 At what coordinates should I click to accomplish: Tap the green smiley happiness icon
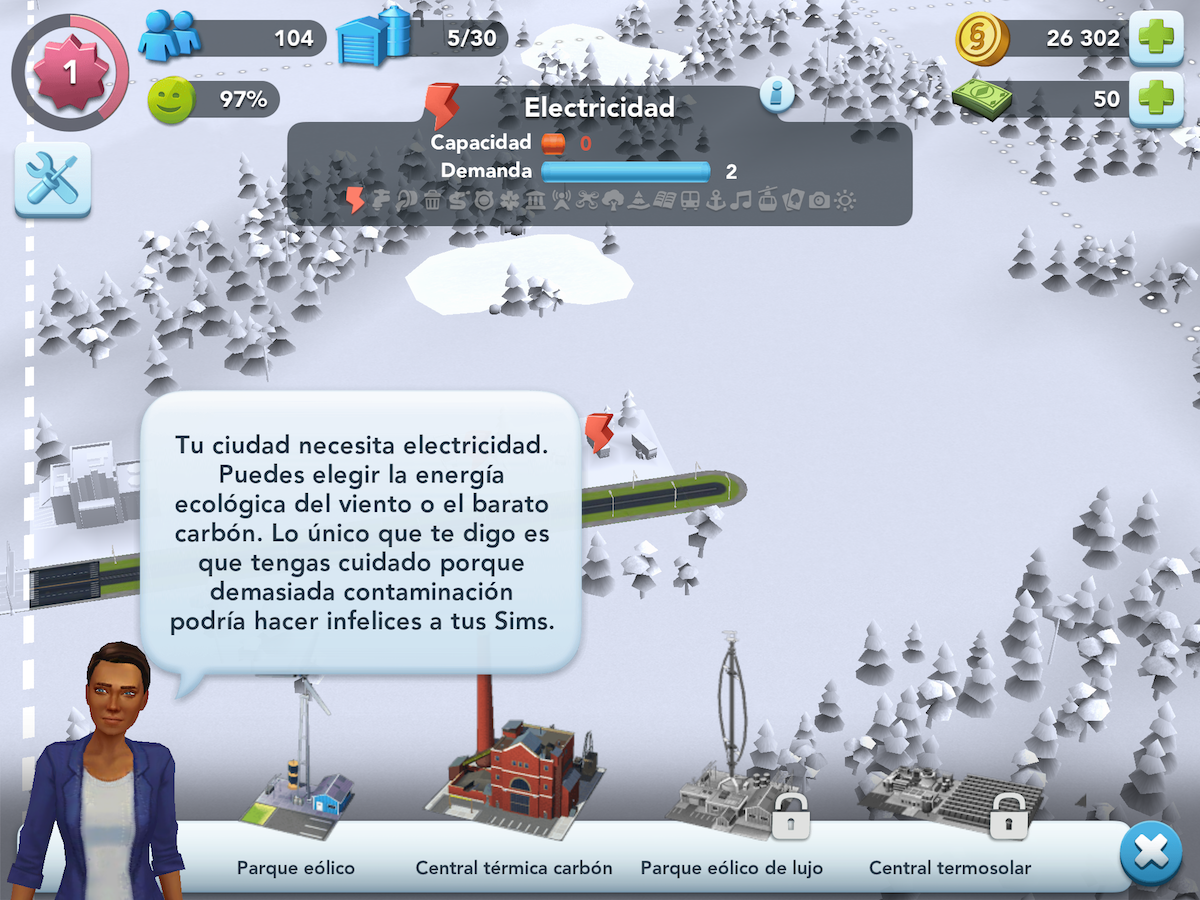coord(171,100)
